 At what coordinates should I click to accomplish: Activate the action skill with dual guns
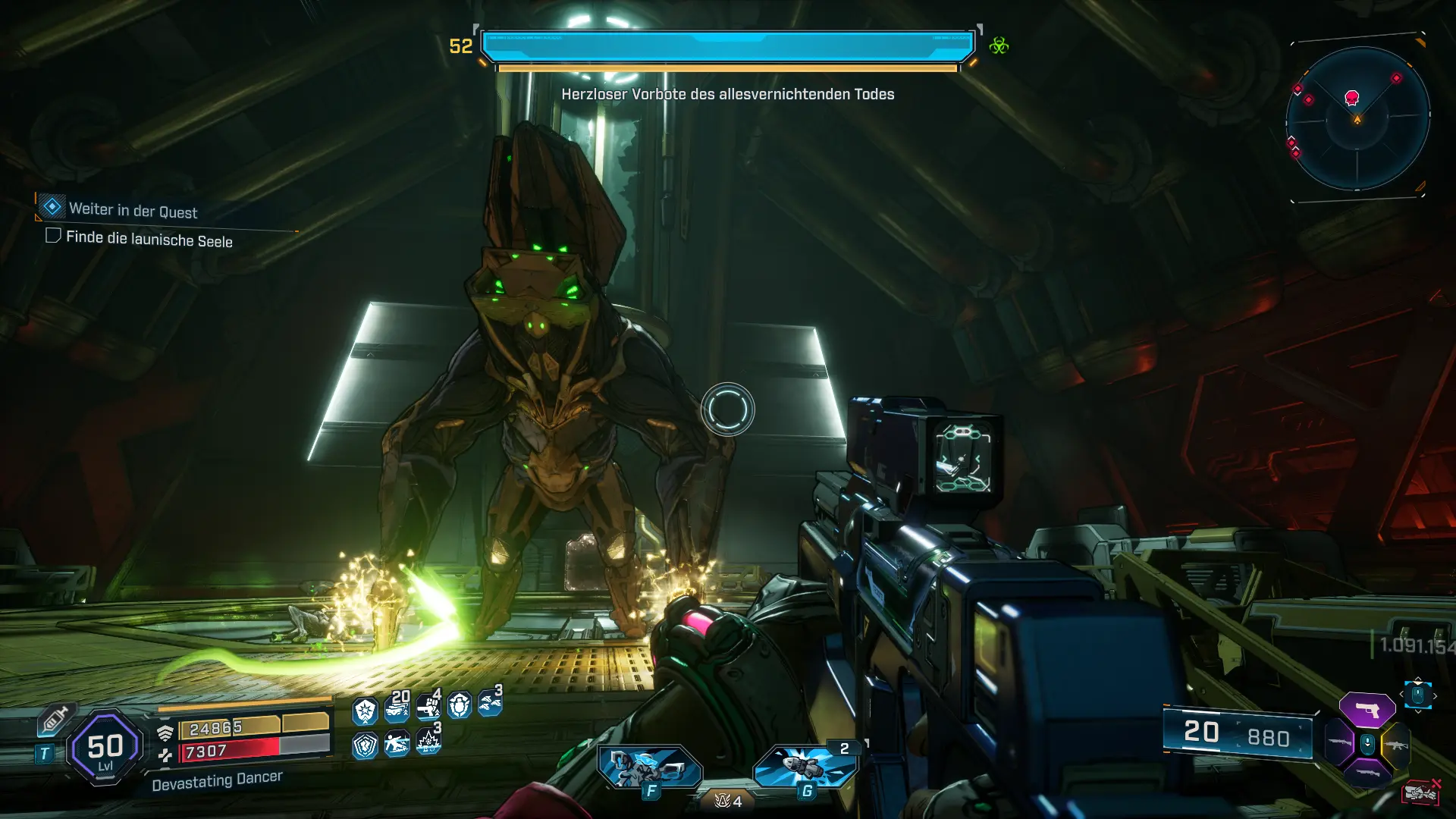(649, 767)
